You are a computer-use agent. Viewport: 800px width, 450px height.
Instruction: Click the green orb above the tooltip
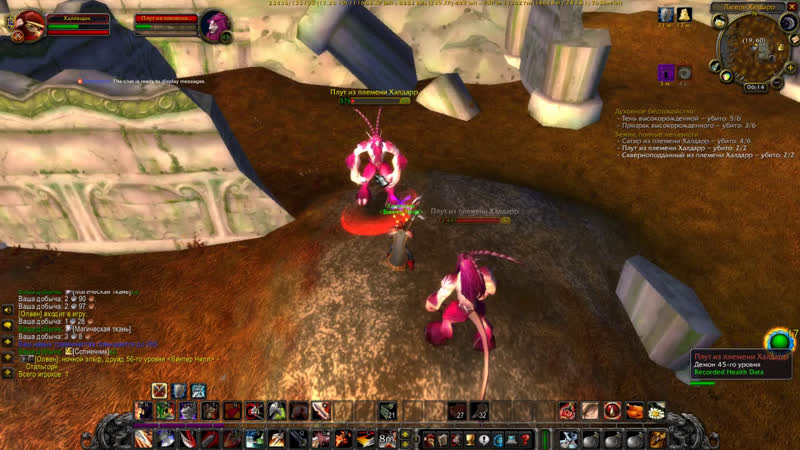click(x=777, y=340)
